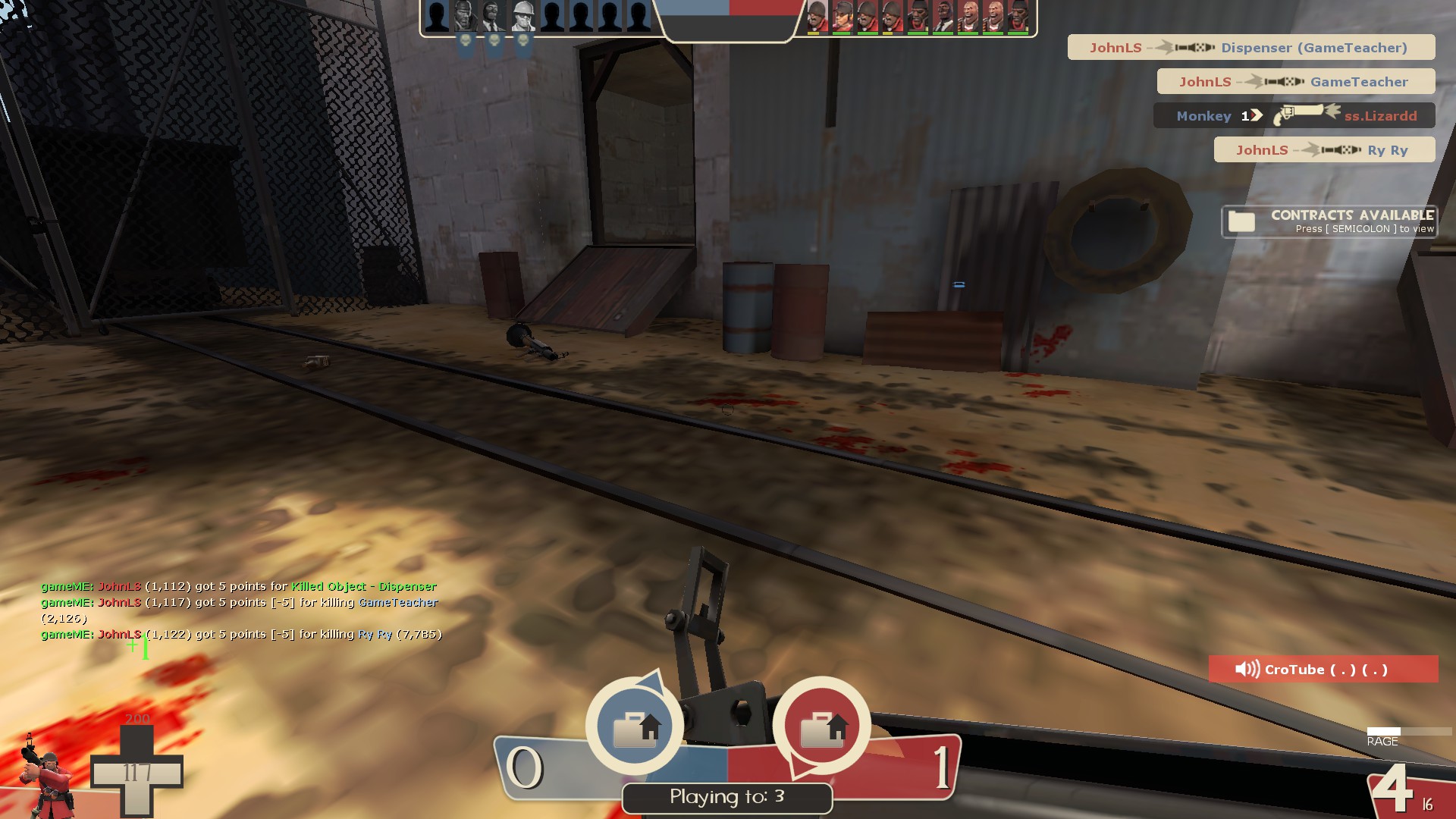
Task: Click the Monkey killed ss.Lizardd feed entry
Action: click(1294, 116)
